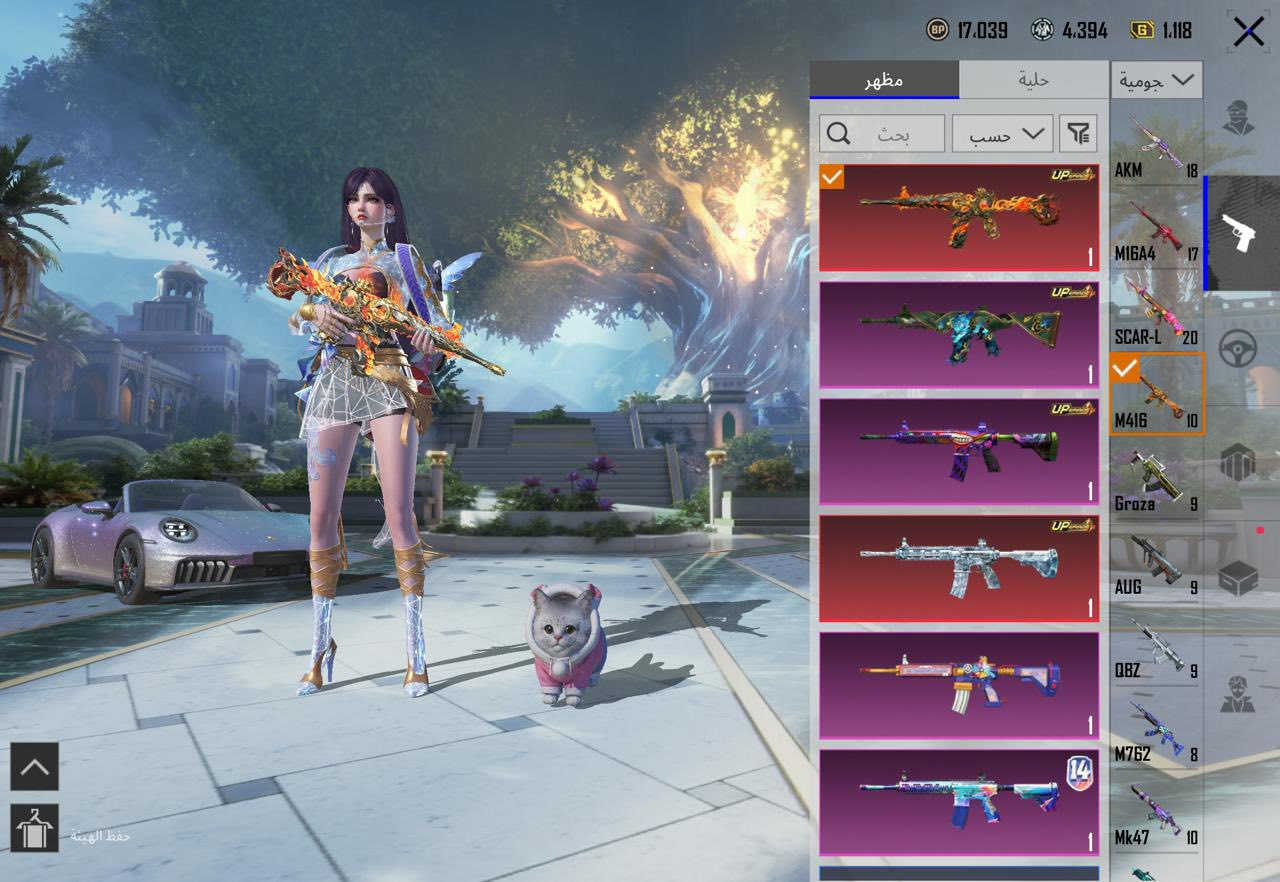This screenshot has height=882, width=1280.
Task: Choose M16A4 in the weapon list
Action: tap(1156, 229)
